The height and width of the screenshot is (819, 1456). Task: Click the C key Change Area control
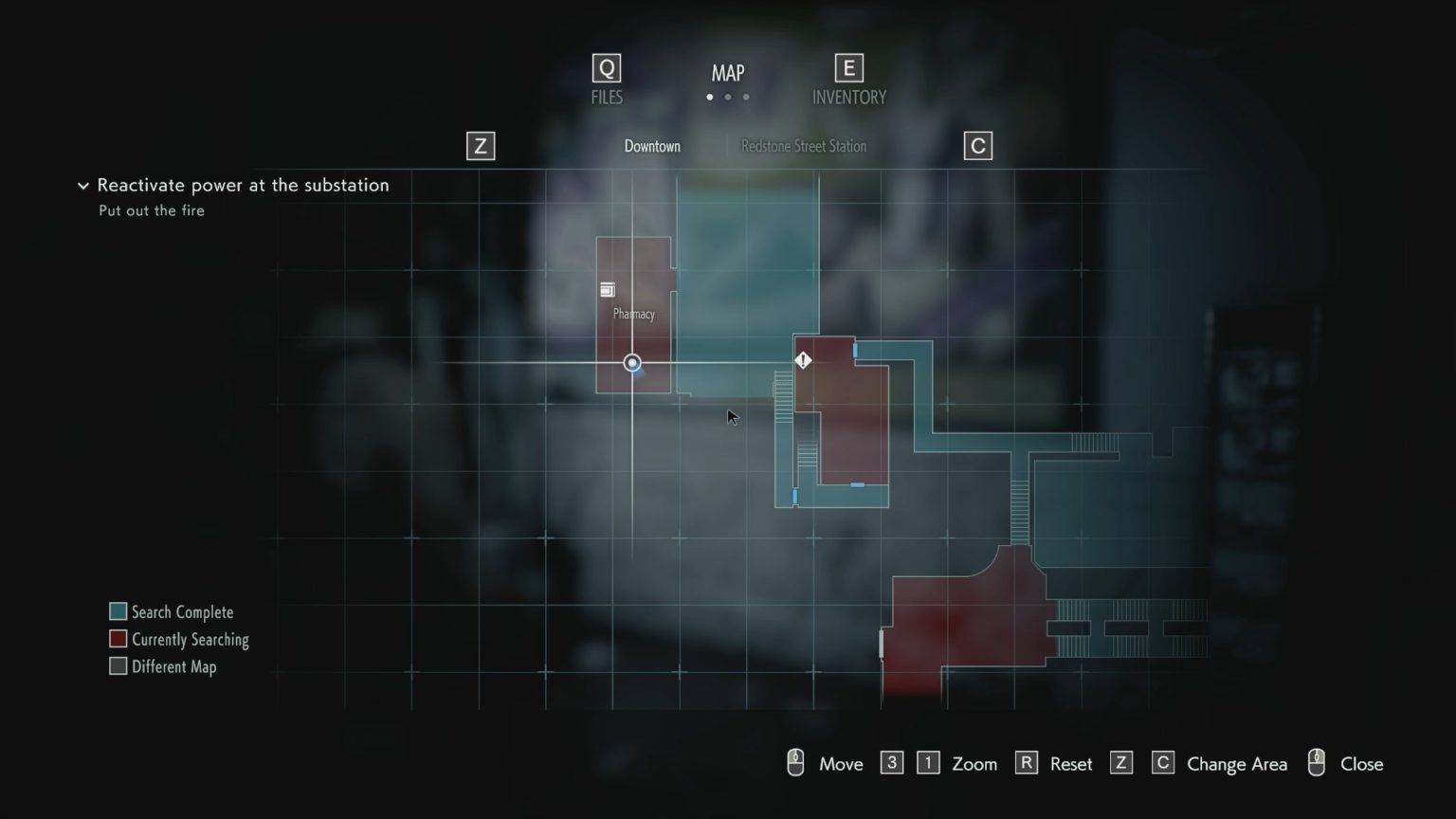tap(1161, 762)
